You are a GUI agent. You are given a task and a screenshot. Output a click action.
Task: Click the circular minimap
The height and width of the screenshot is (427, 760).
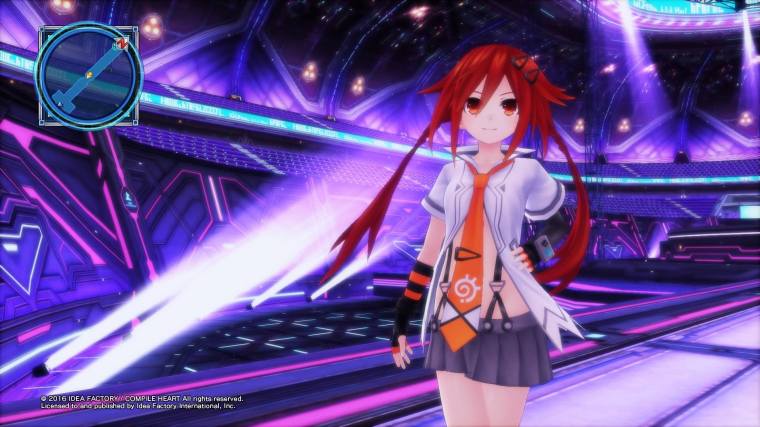[x=89, y=74]
